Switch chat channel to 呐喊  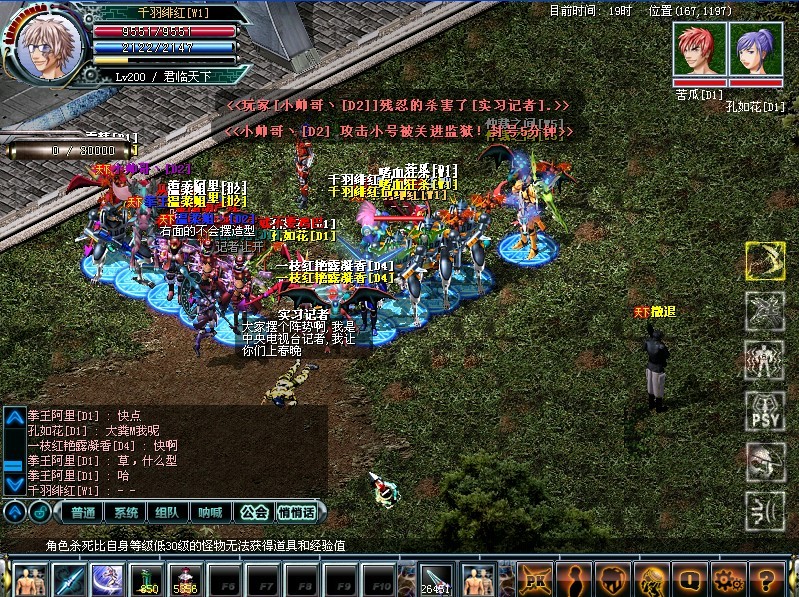pyautogui.click(x=210, y=512)
